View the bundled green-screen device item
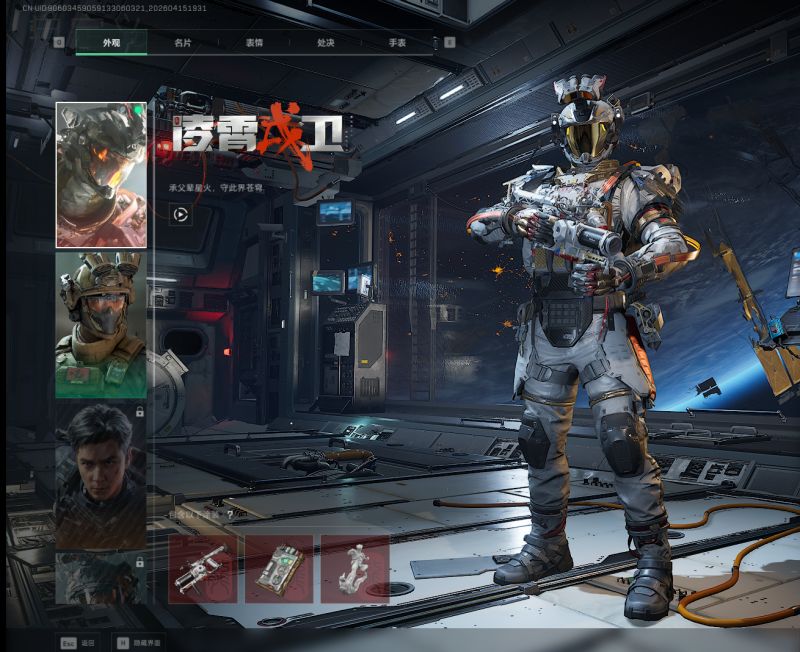 pyautogui.click(x=279, y=569)
